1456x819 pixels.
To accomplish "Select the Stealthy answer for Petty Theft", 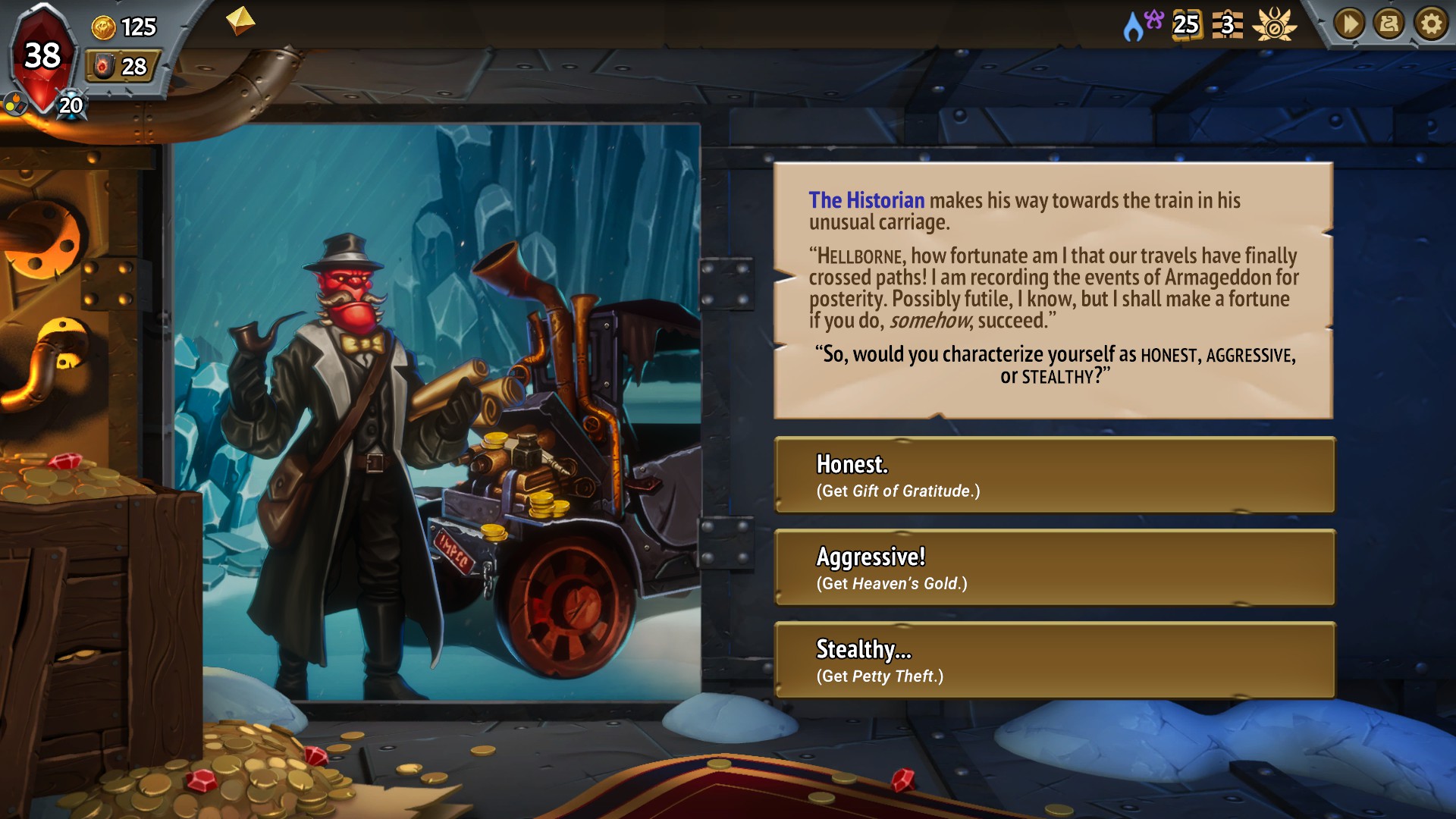I will tap(1054, 661).
